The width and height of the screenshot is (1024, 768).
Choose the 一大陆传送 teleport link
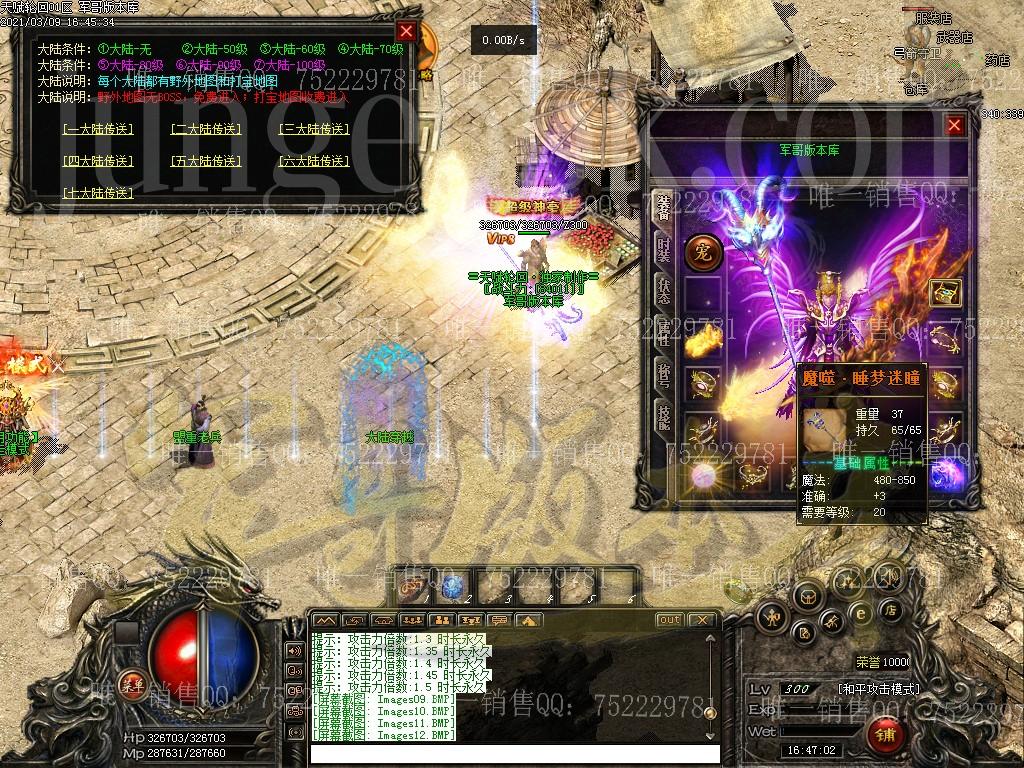click(x=98, y=129)
